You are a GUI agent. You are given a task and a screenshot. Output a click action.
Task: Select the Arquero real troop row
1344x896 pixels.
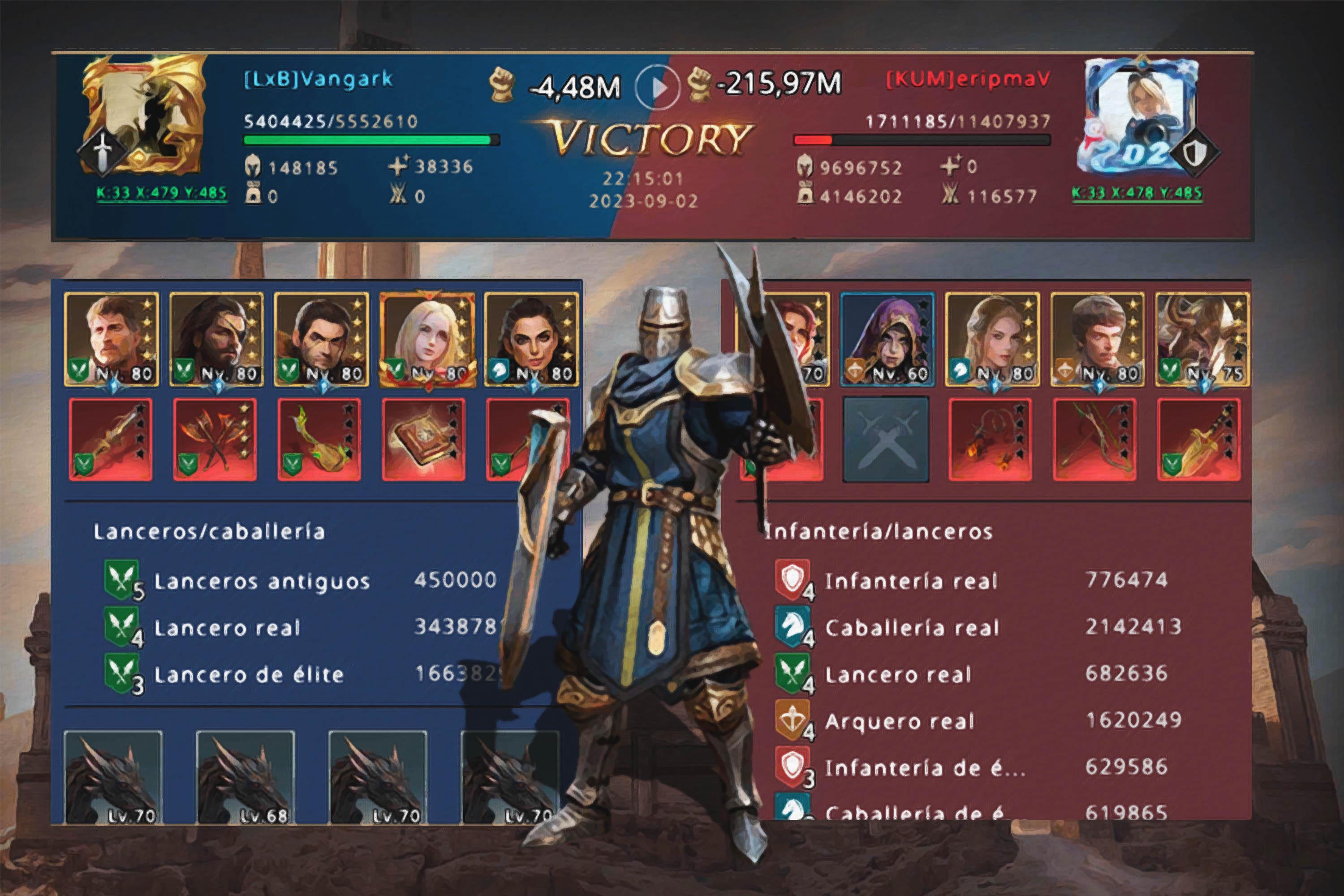tap(977, 721)
